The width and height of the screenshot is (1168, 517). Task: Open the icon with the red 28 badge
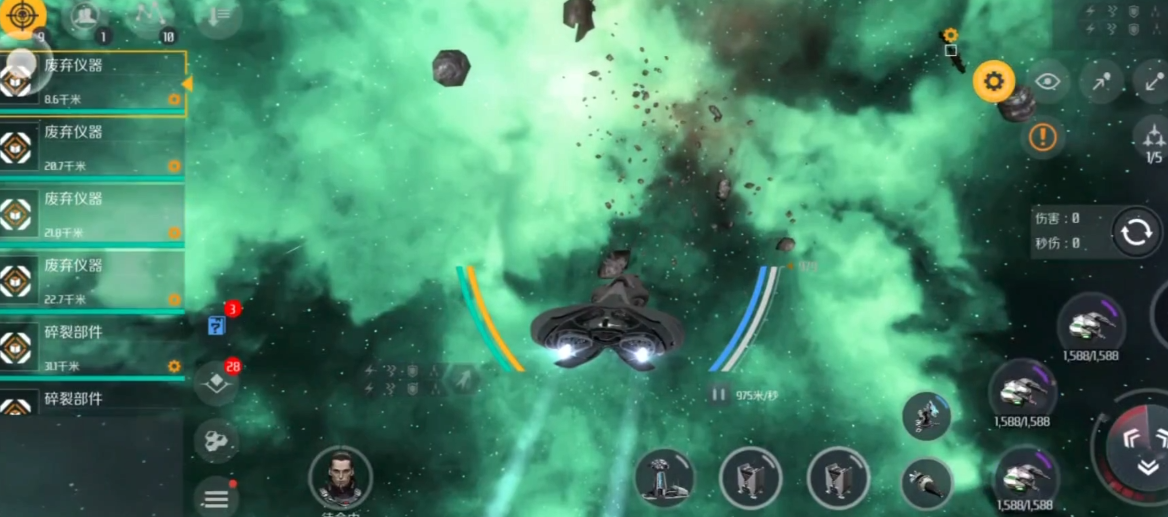(217, 382)
